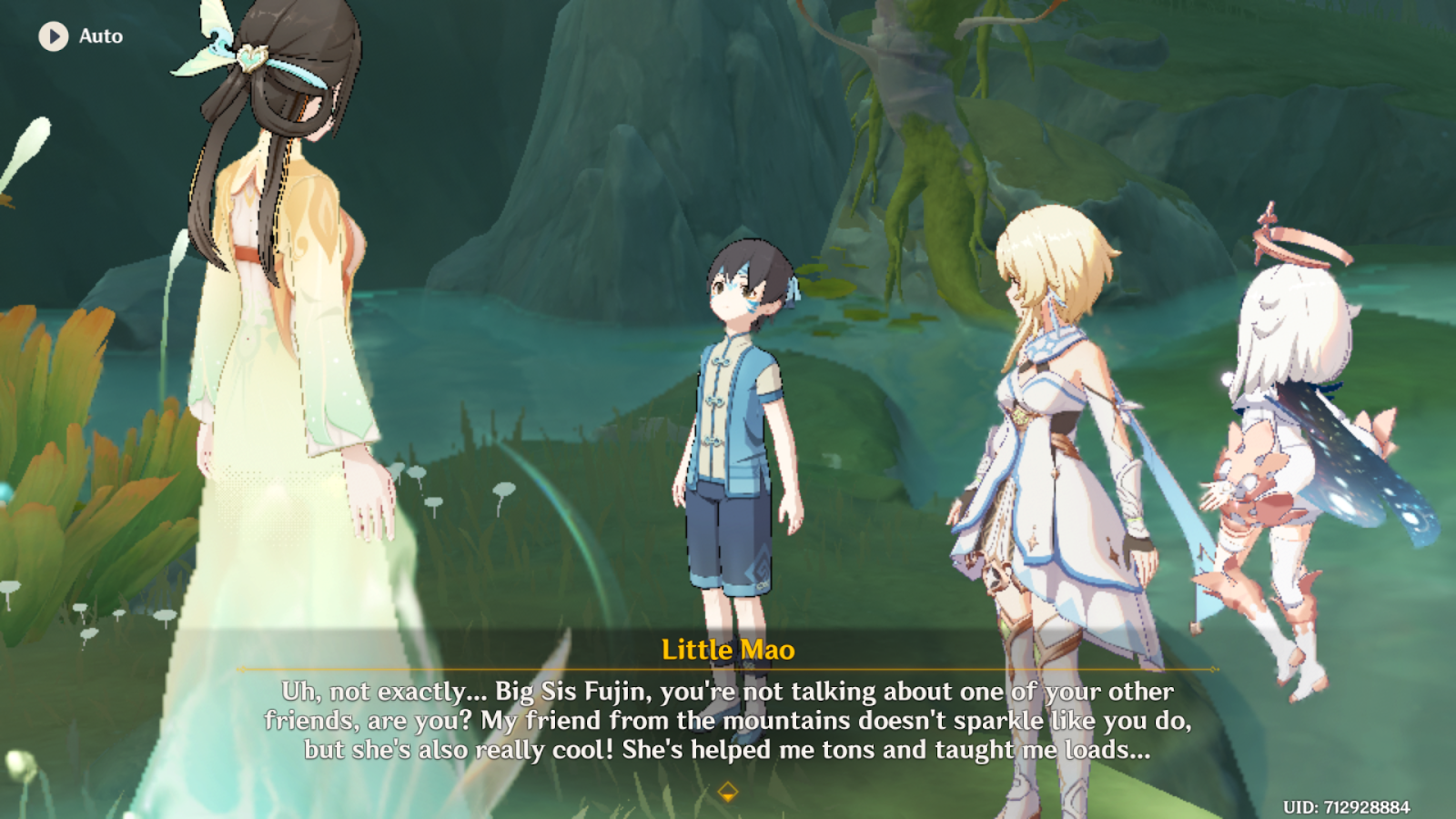1456x819 pixels.
Task: Advance dialogue with the orange diamond indicator
Action: 727,792
